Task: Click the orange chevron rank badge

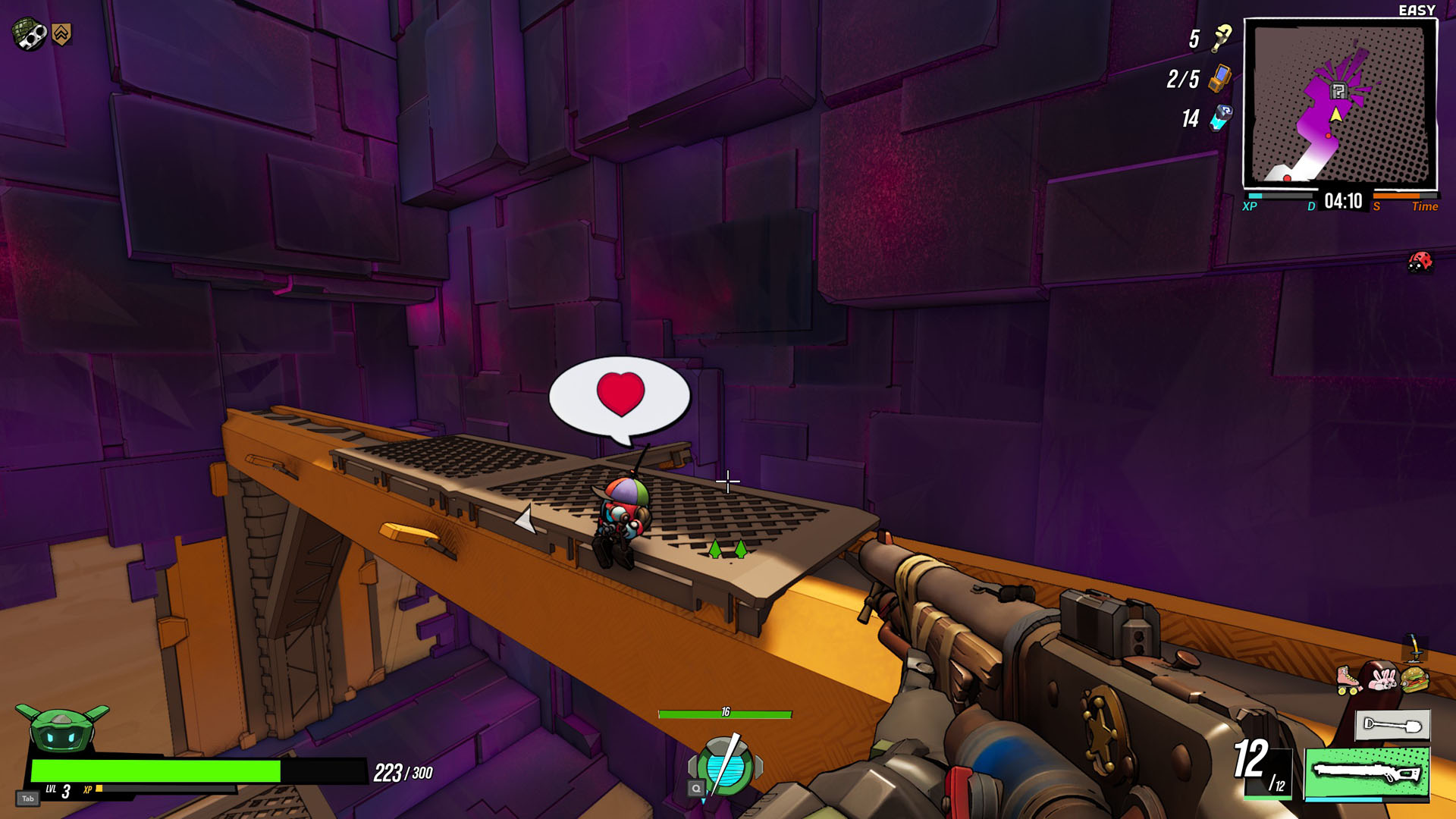Action: coord(62,33)
